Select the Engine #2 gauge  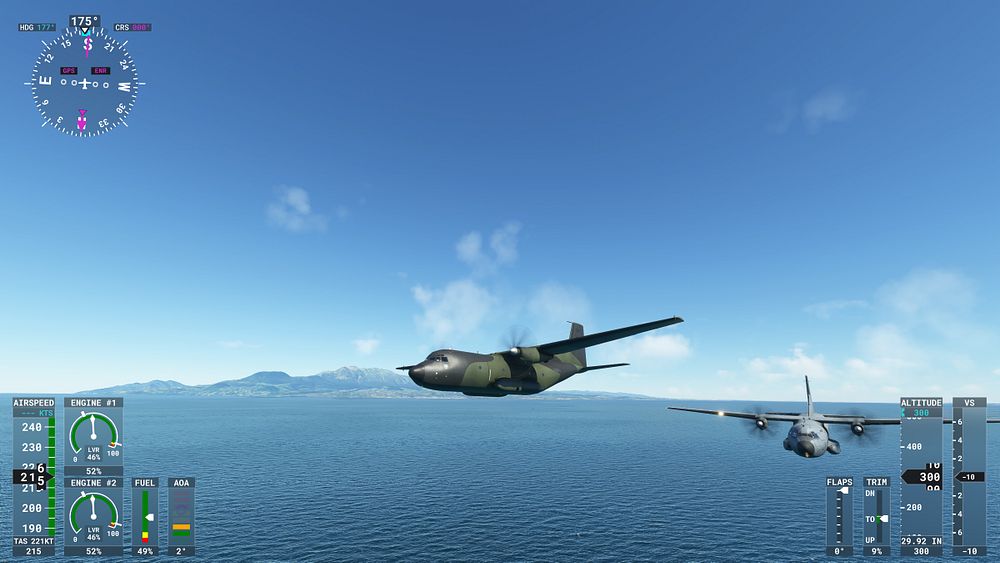tap(93, 516)
